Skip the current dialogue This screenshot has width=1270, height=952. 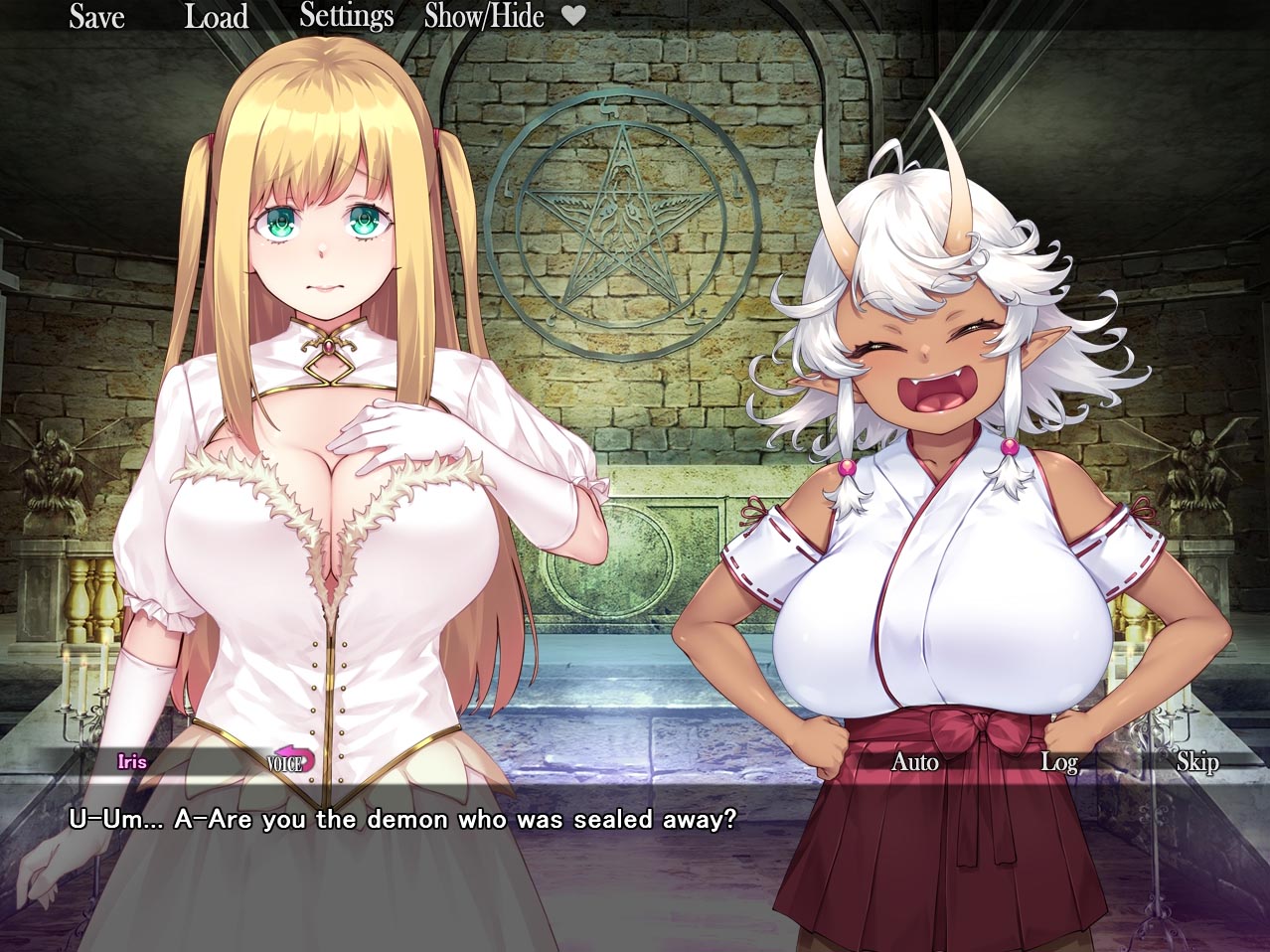pyautogui.click(x=1196, y=762)
